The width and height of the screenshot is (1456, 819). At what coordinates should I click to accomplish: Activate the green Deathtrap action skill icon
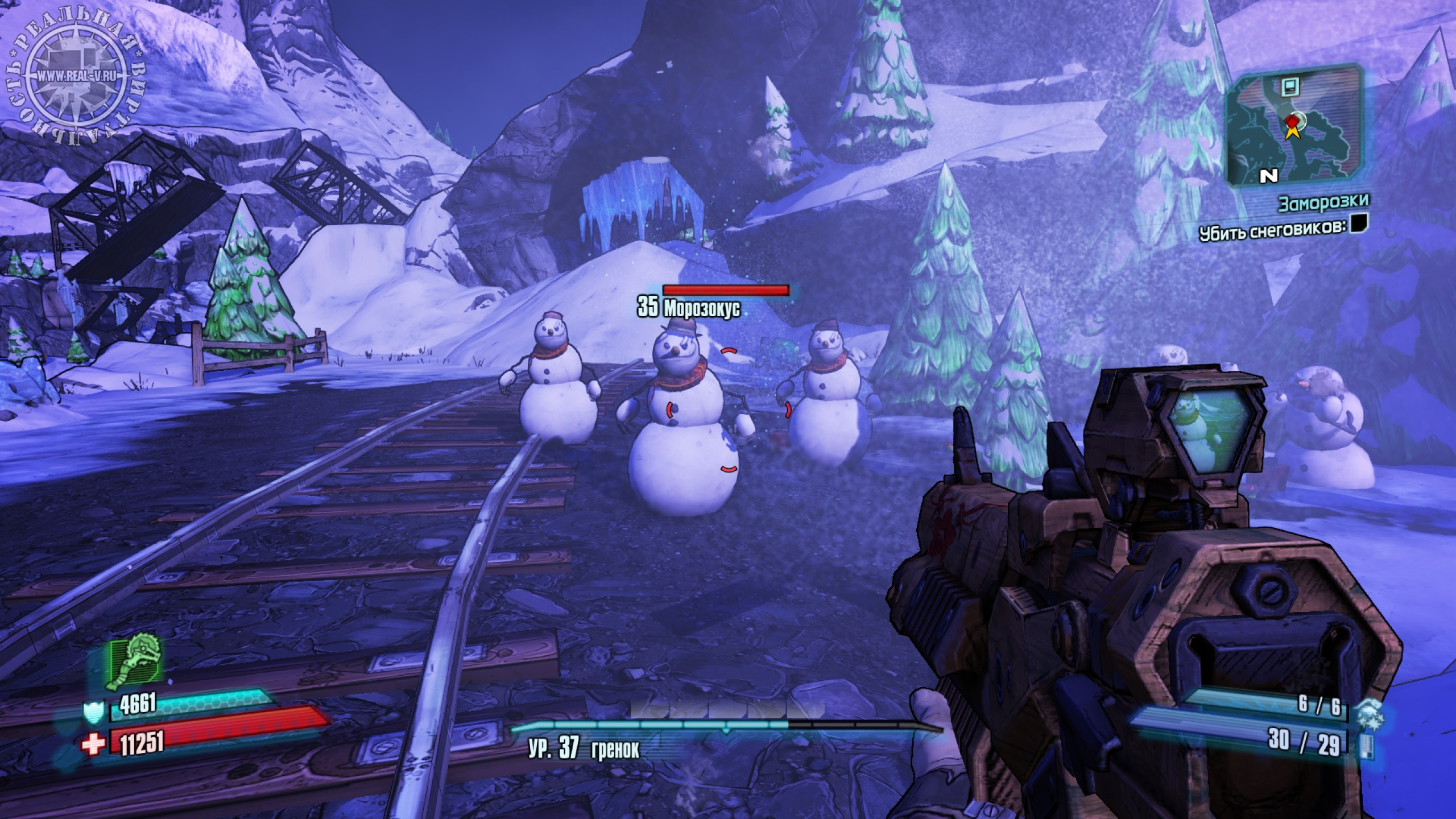pyautogui.click(x=134, y=661)
